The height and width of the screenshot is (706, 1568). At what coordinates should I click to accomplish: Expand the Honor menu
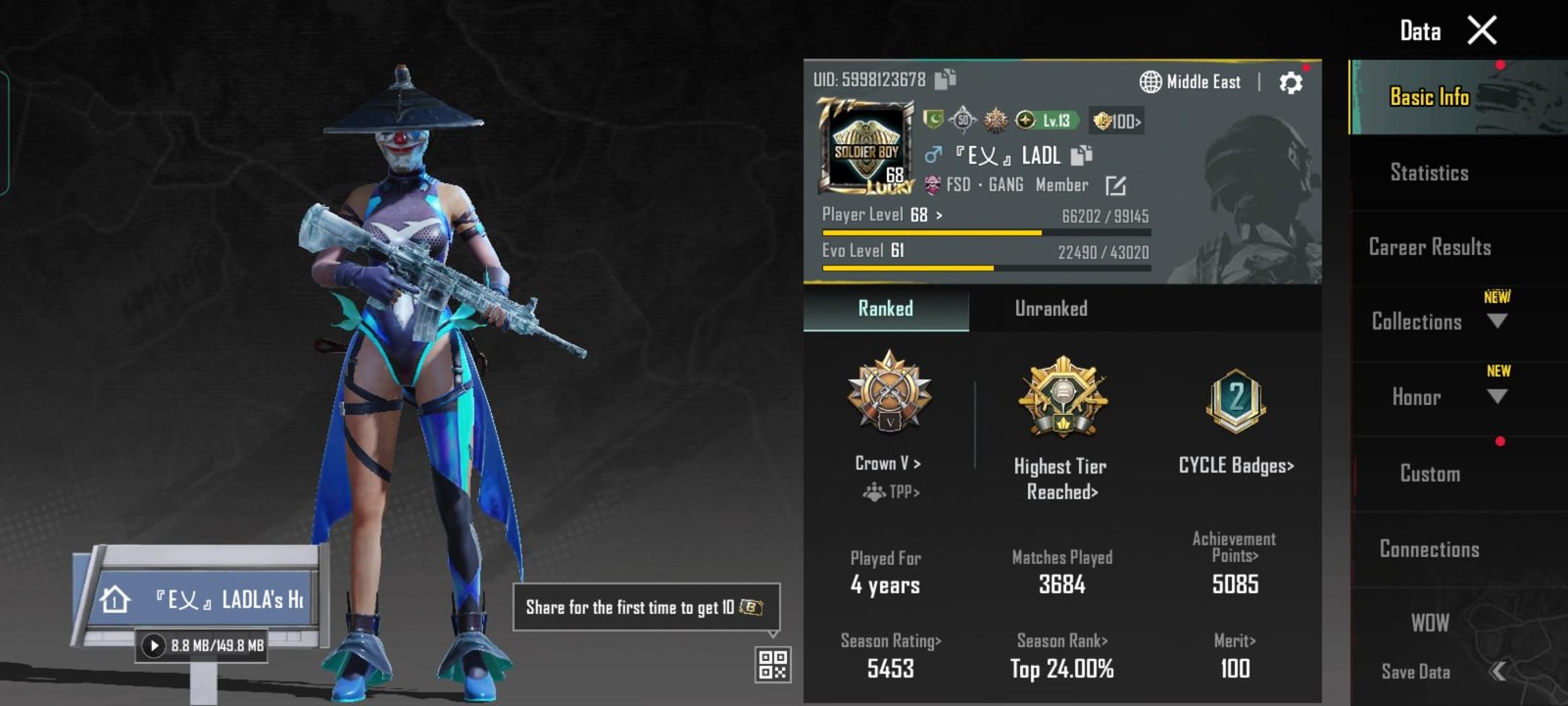point(1437,396)
